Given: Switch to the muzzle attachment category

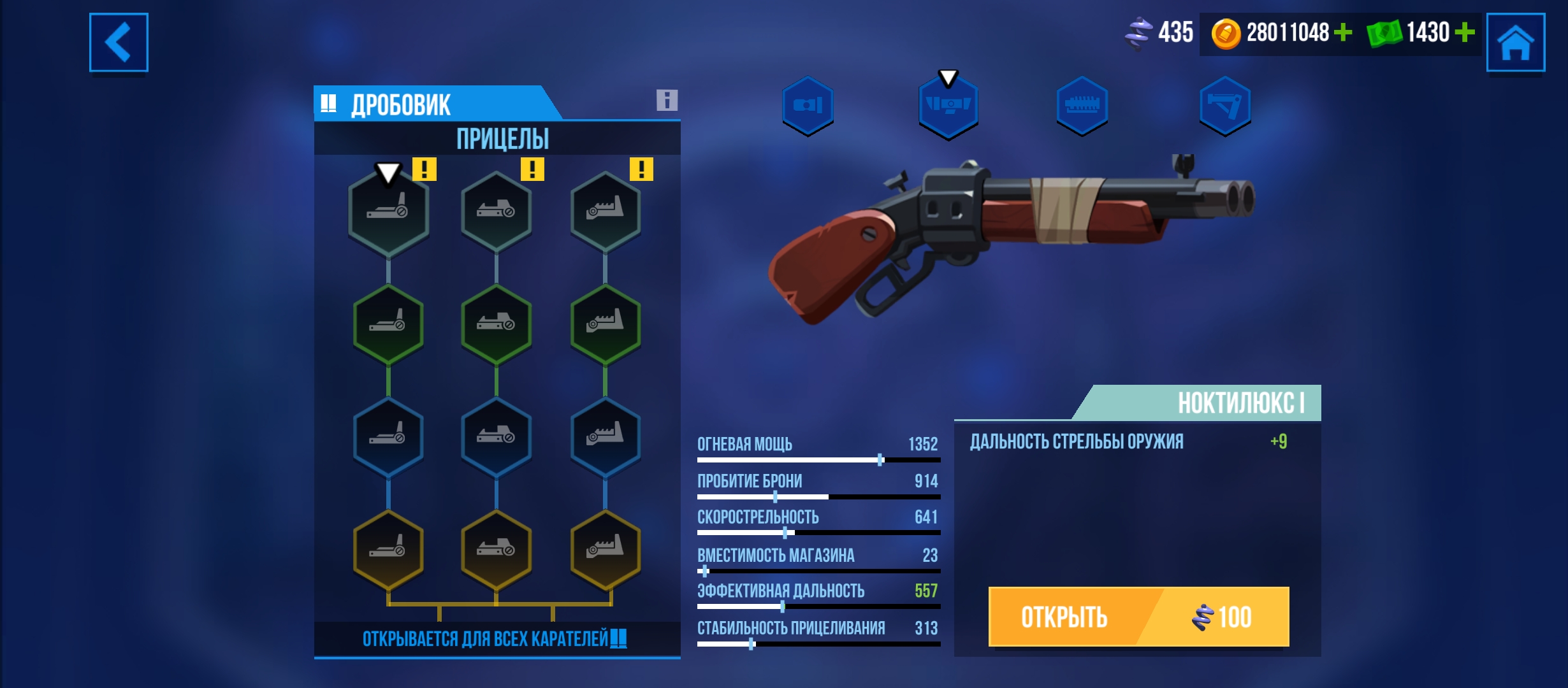Looking at the screenshot, I should coord(808,105).
